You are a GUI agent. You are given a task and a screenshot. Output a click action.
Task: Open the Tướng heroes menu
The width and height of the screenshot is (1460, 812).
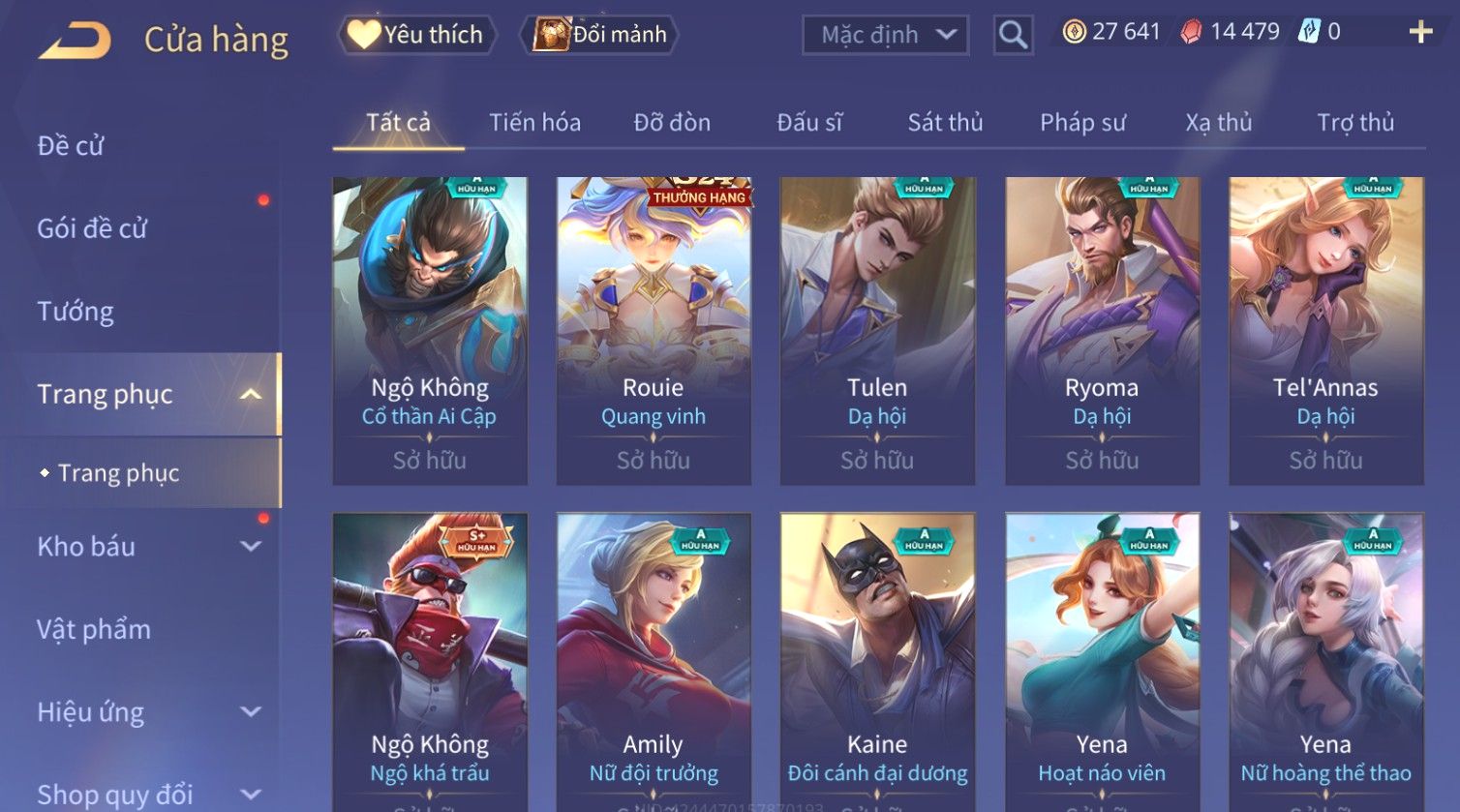coord(76,312)
